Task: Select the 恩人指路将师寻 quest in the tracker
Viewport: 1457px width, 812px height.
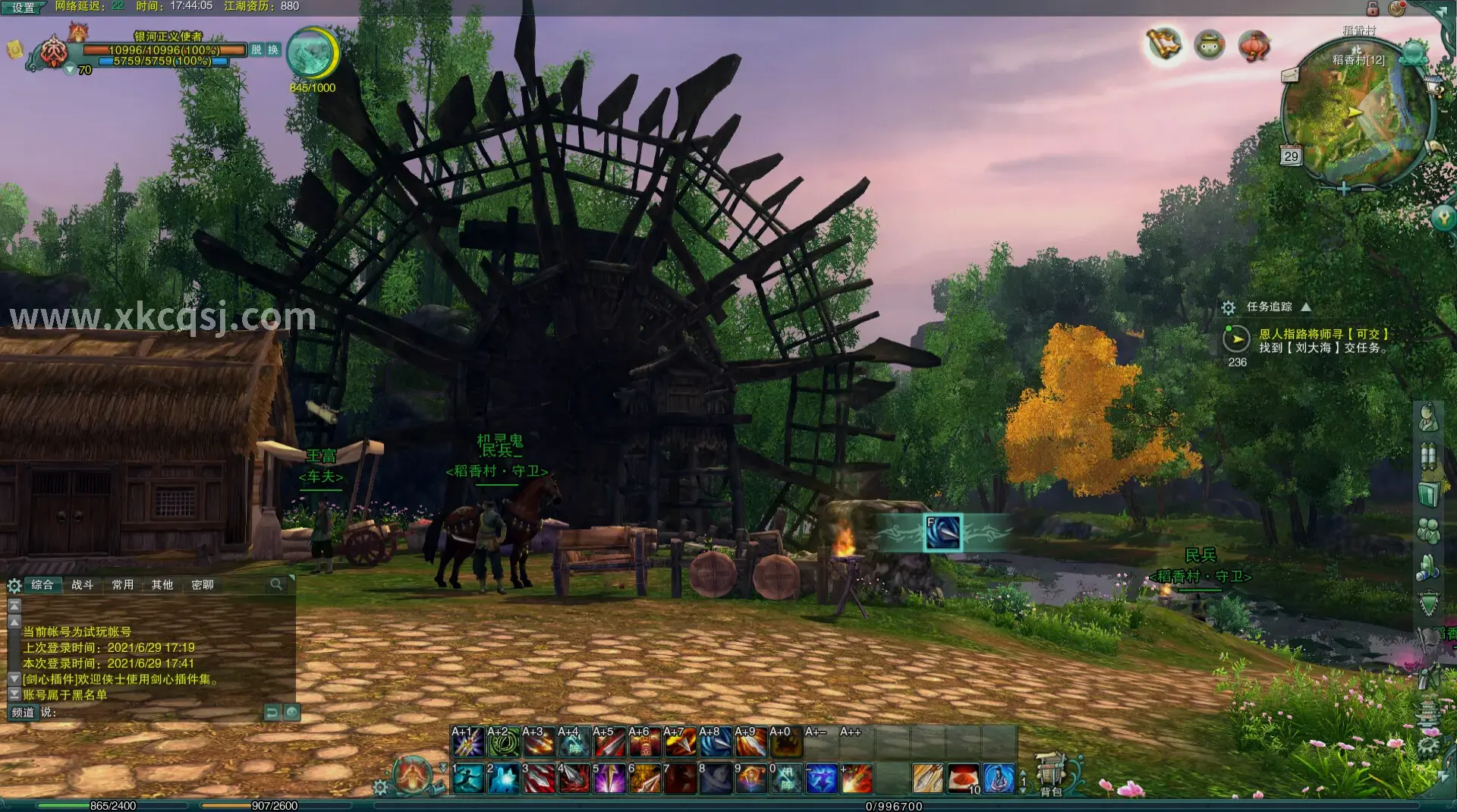Action: [x=1323, y=334]
